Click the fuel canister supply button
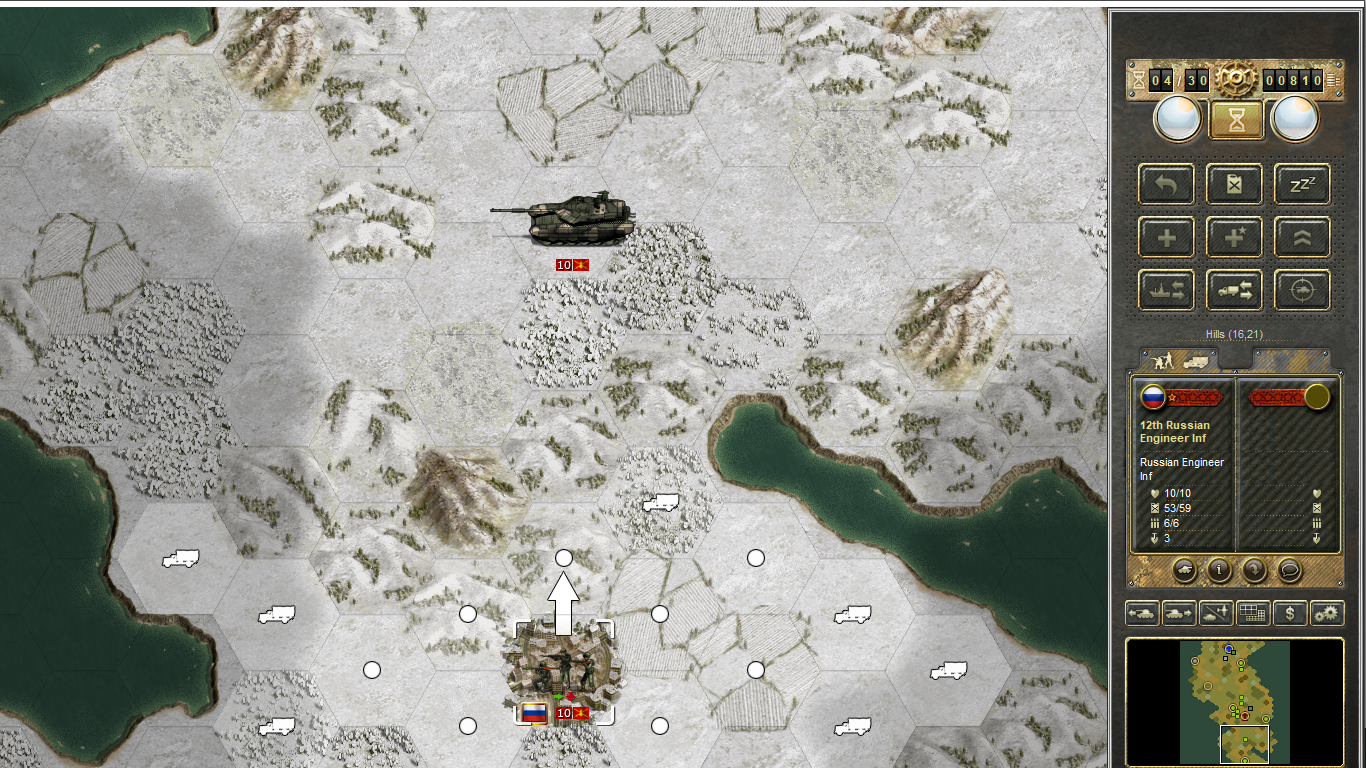The image size is (1366, 768). pos(1234,184)
